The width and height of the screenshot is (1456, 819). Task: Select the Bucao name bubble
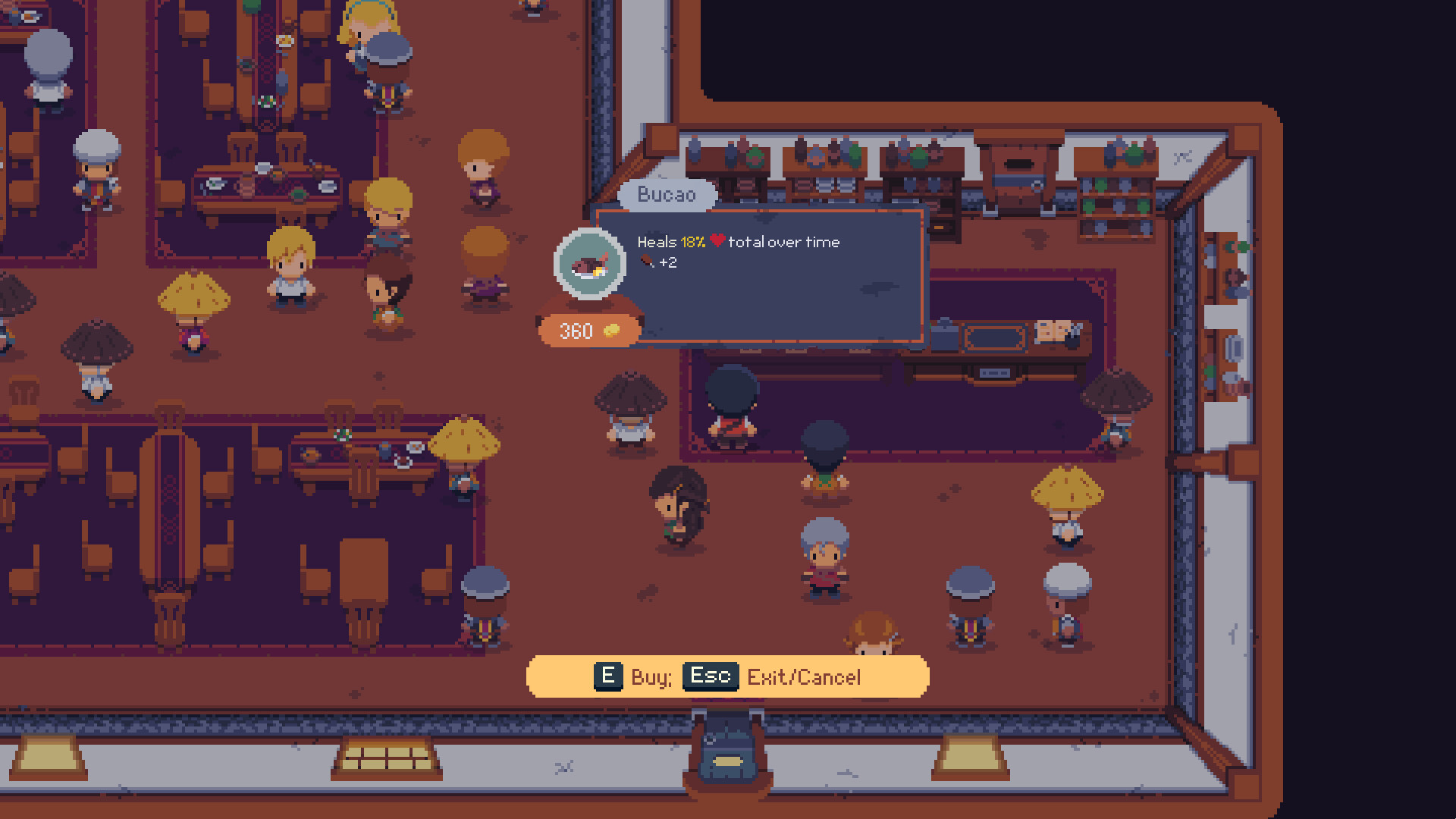coord(667,195)
